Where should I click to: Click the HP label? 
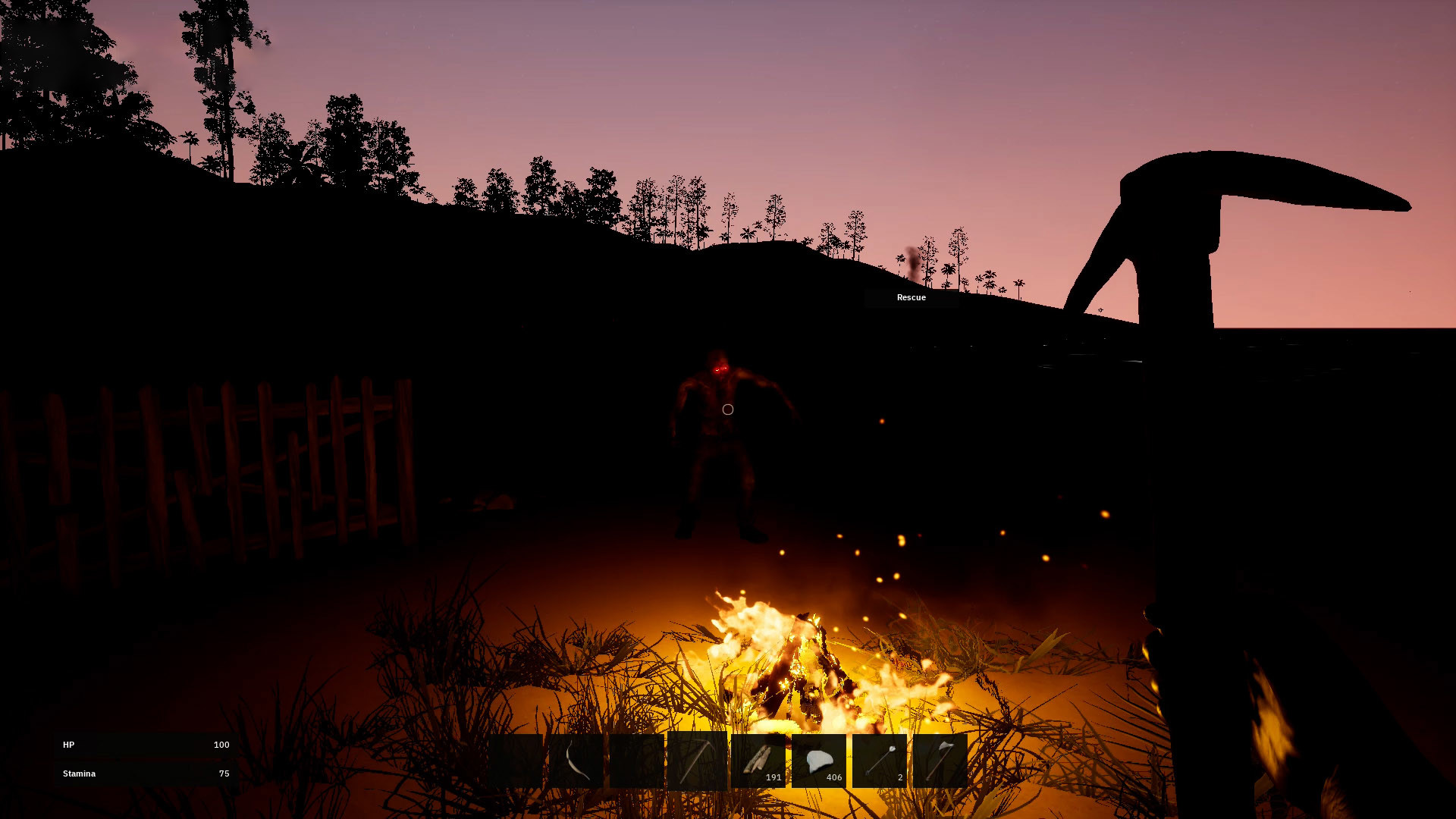pos(69,745)
